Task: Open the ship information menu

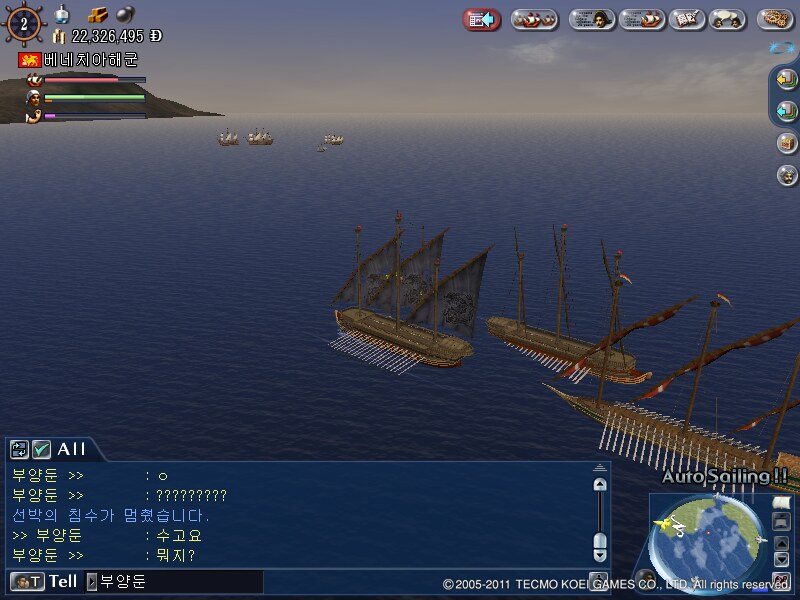Action: point(642,19)
